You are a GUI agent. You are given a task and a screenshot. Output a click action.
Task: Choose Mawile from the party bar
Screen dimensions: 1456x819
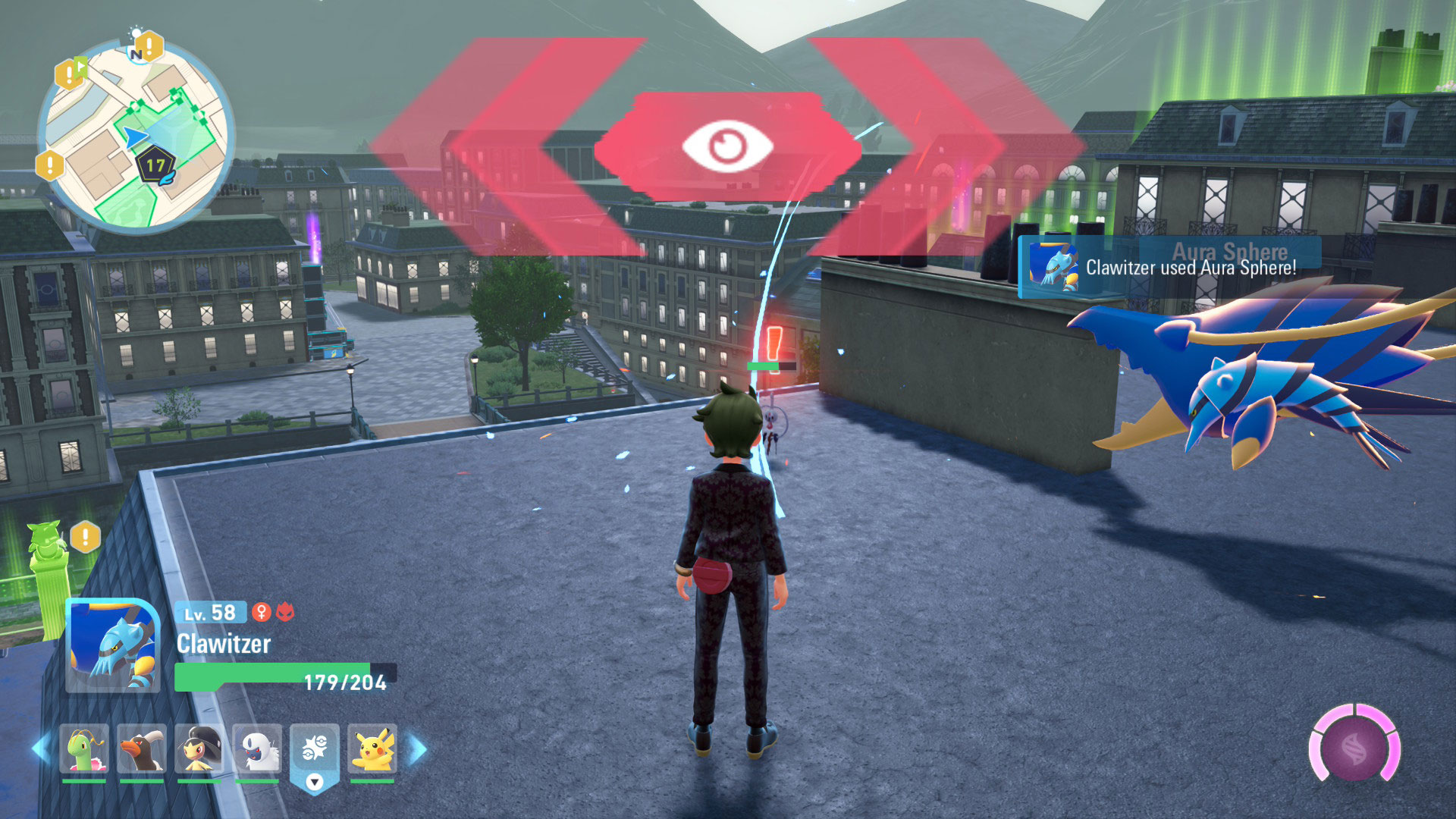[x=199, y=749]
